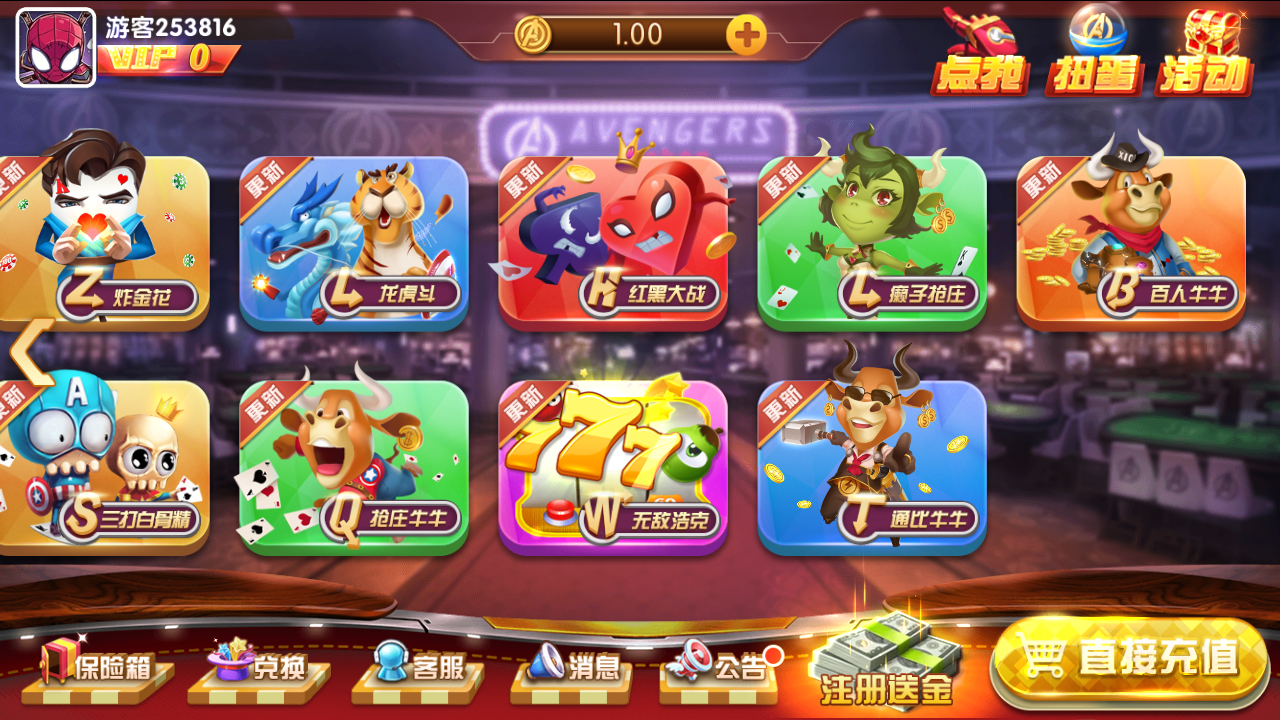Read the 公告 announcements

720,666
